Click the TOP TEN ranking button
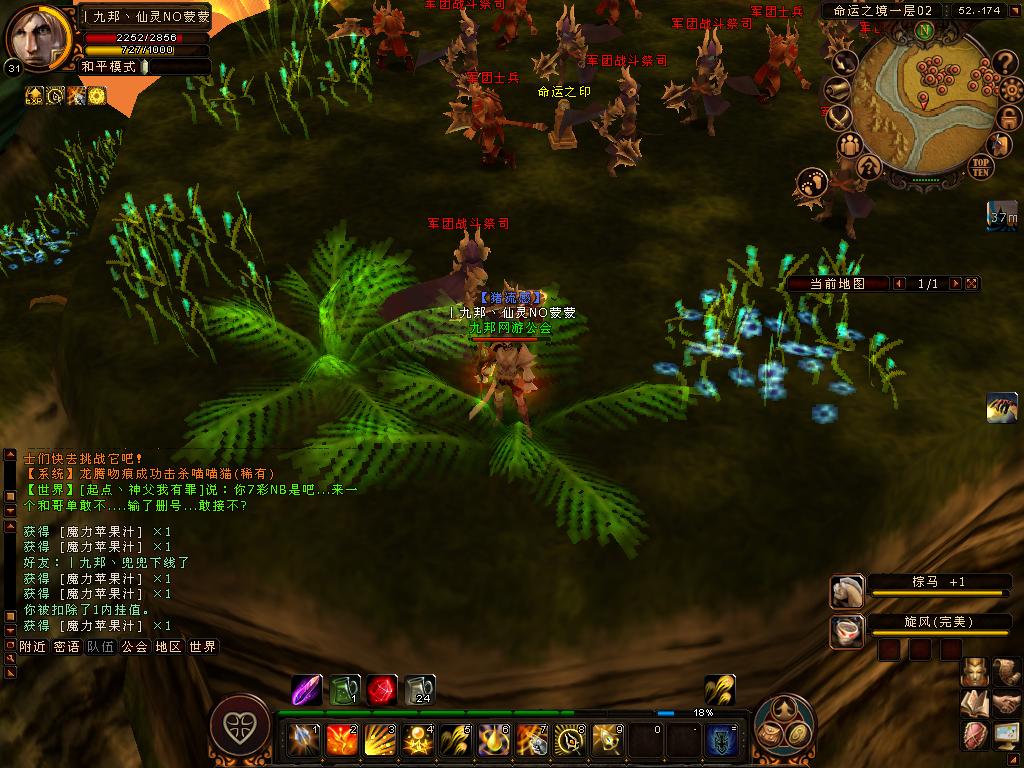Image resolution: width=1024 pixels, height=768 pixels. 980,166
